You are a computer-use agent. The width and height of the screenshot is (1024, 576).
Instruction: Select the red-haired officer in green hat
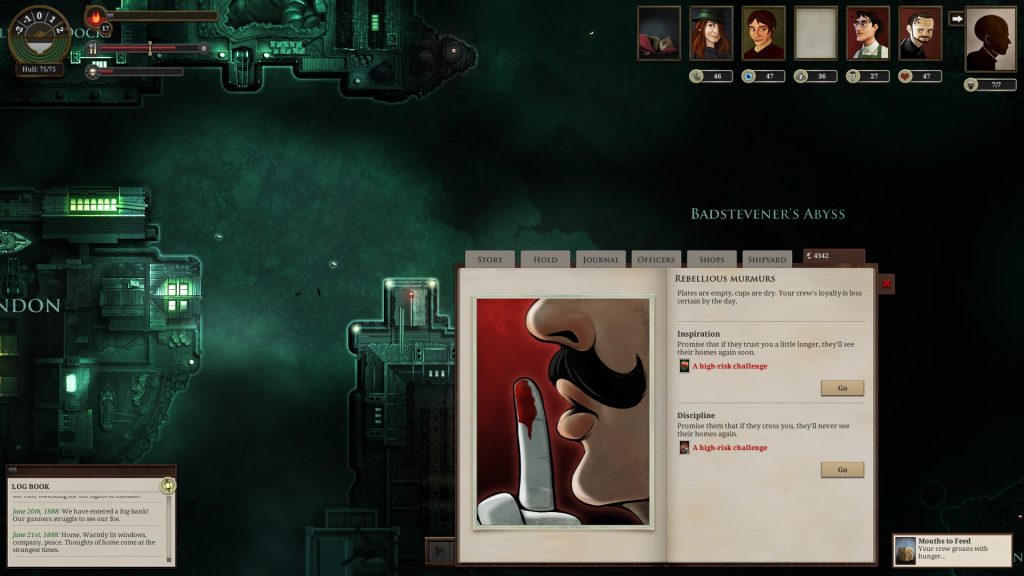711,33
